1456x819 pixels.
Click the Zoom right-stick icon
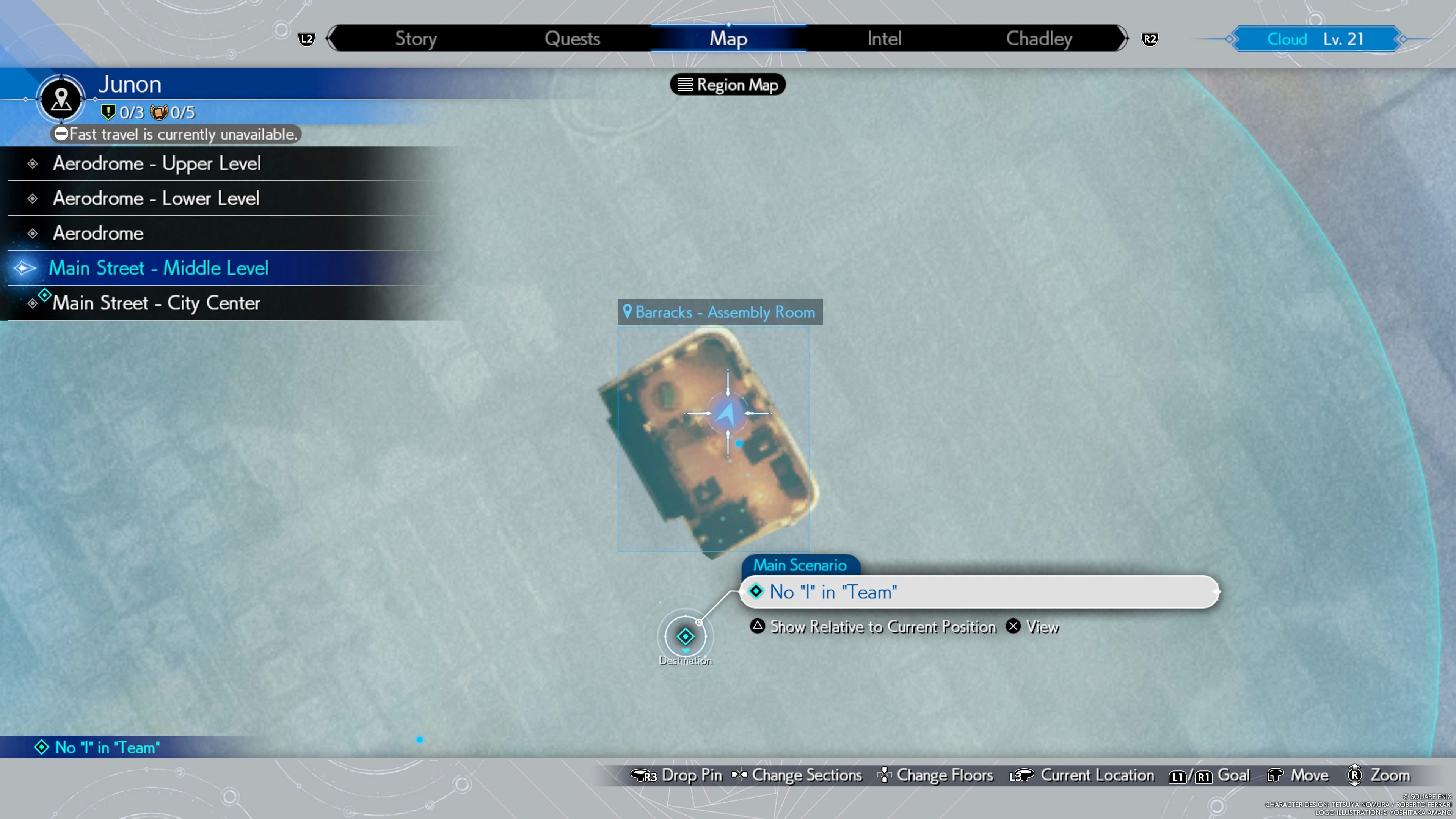1355,775
